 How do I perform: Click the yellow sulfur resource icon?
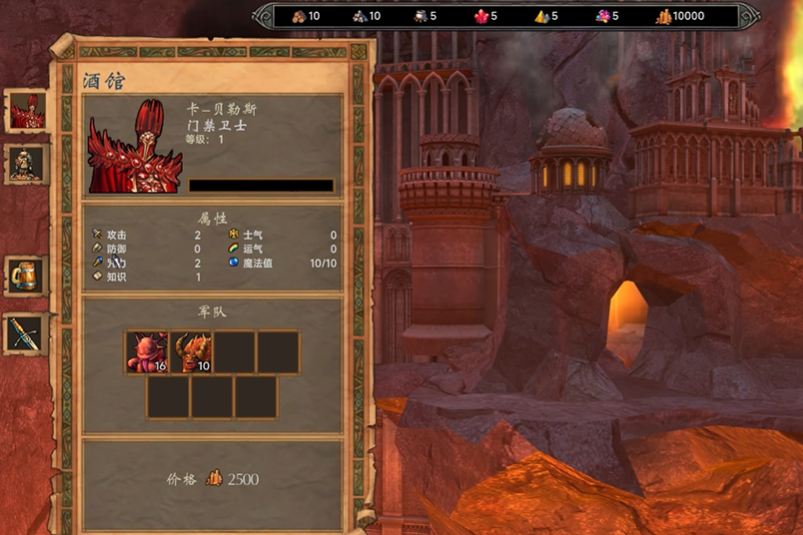click(541, 16)
